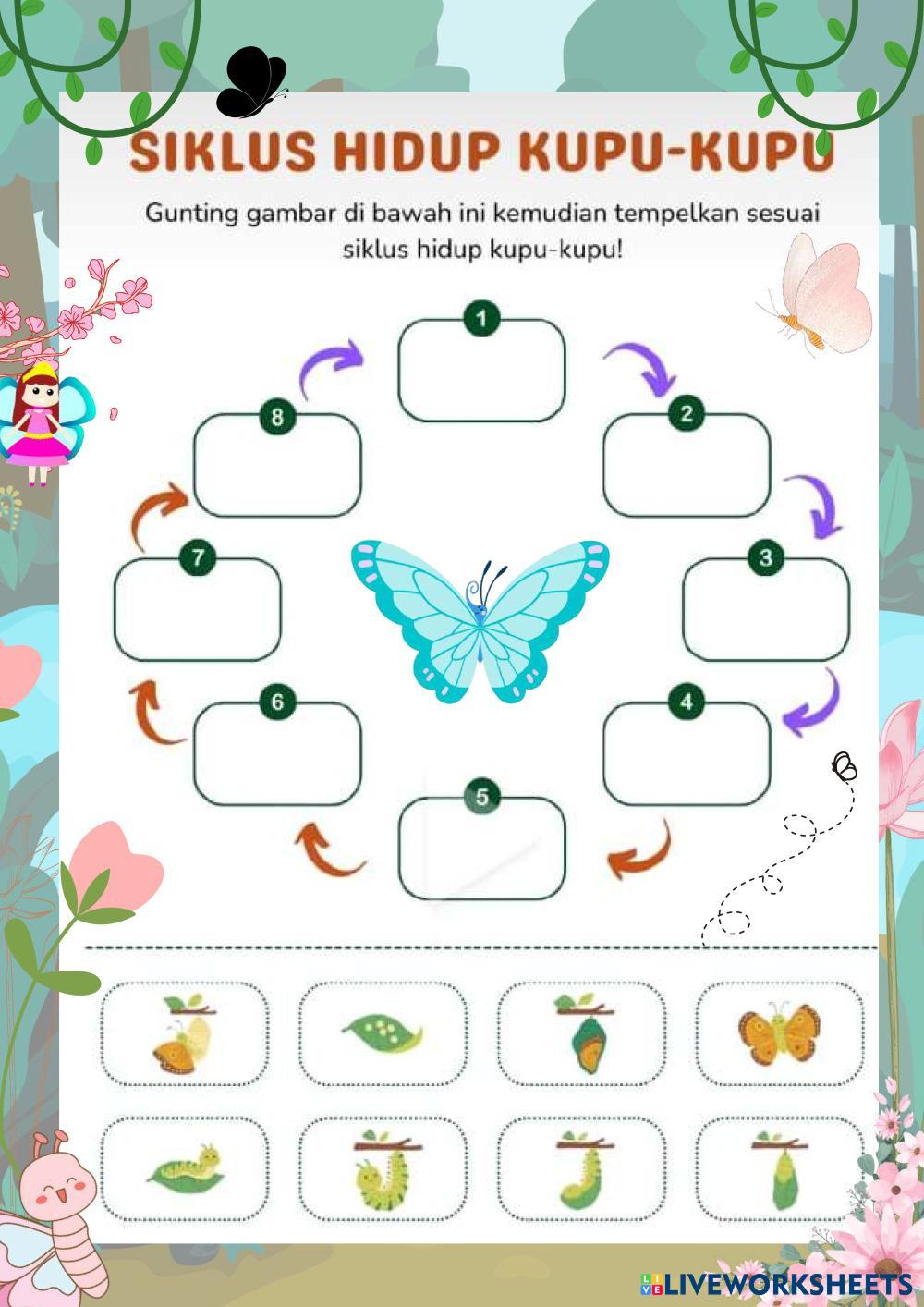Viewport: 924px width, 1307px height.
Task: Open the Liveworksheets logo link
Action: 776,1283
